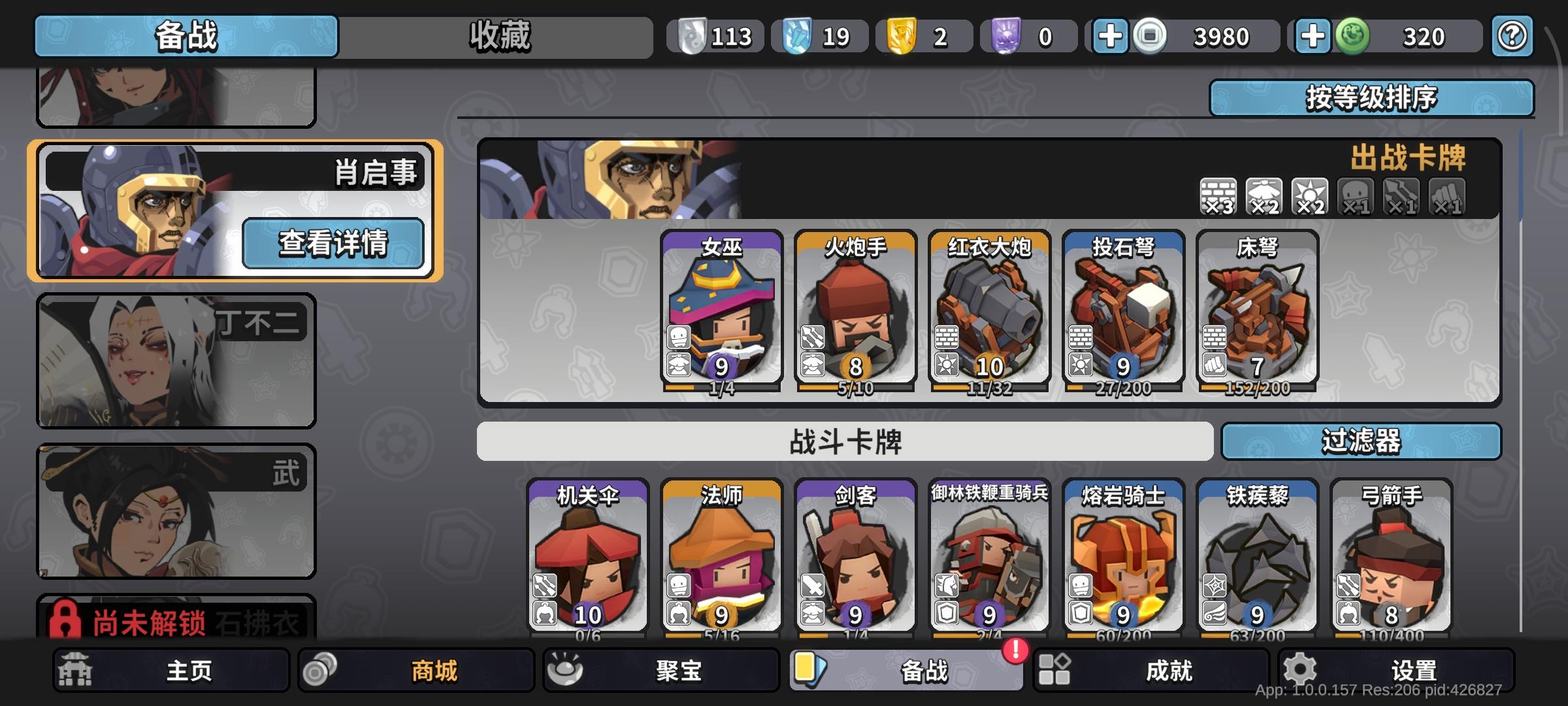Select the sun ×2 card type icon
The height and width of the screenshot is (706, 1568).
click(x=1308, y=197)
